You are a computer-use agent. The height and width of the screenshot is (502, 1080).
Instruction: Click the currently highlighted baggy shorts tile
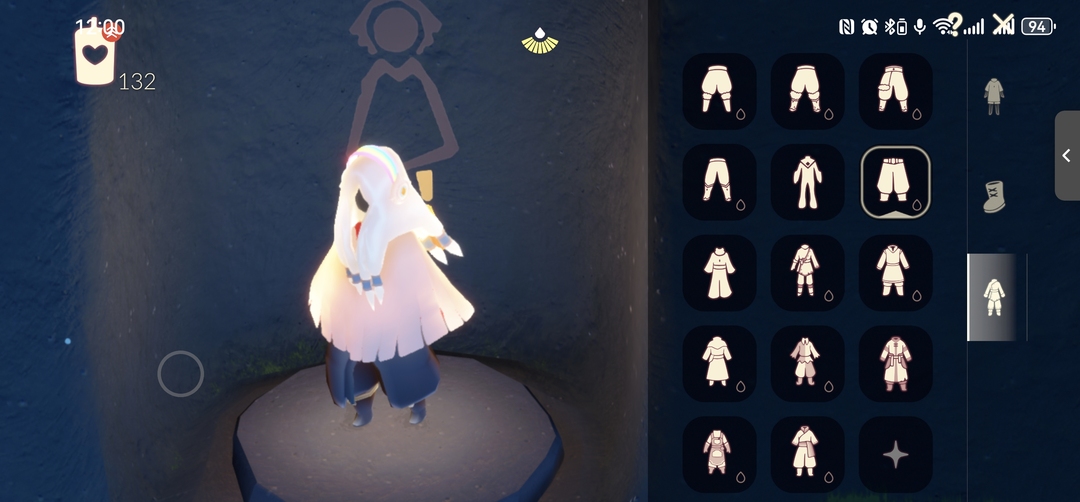pos(896,182)
